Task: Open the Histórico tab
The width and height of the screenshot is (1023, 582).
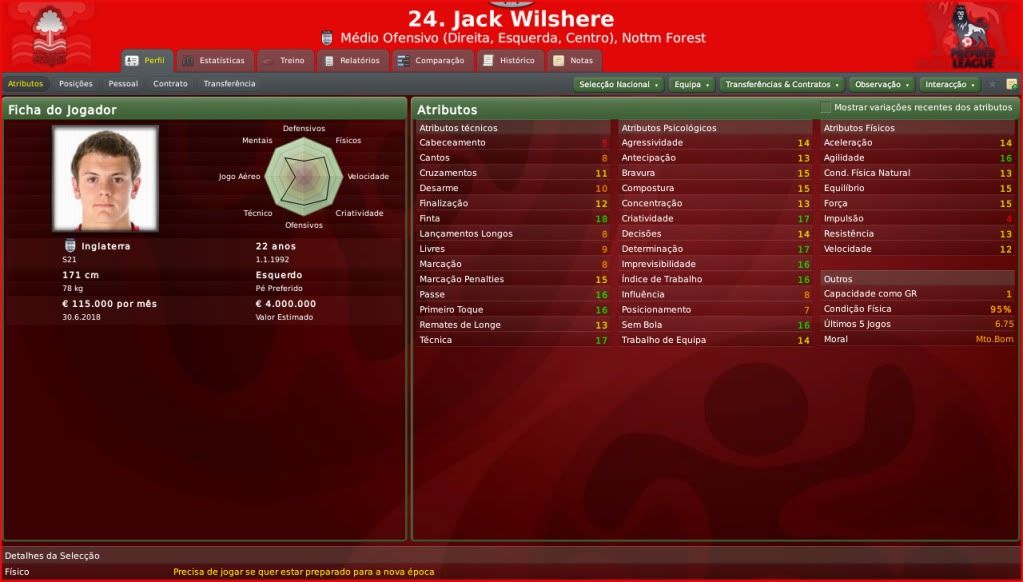Action: coord(510,61)
